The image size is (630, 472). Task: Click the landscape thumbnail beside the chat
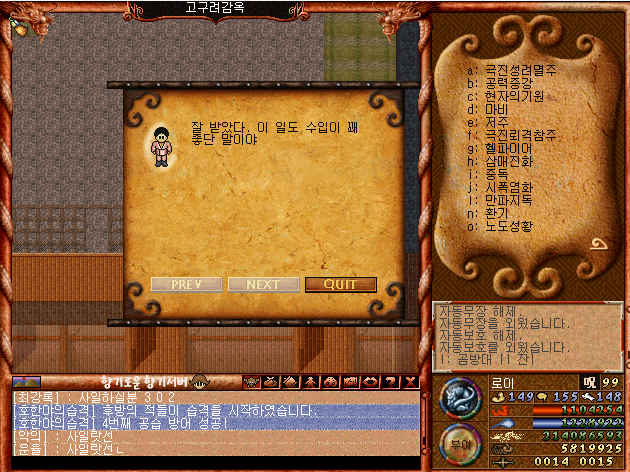tap(27, 381)
